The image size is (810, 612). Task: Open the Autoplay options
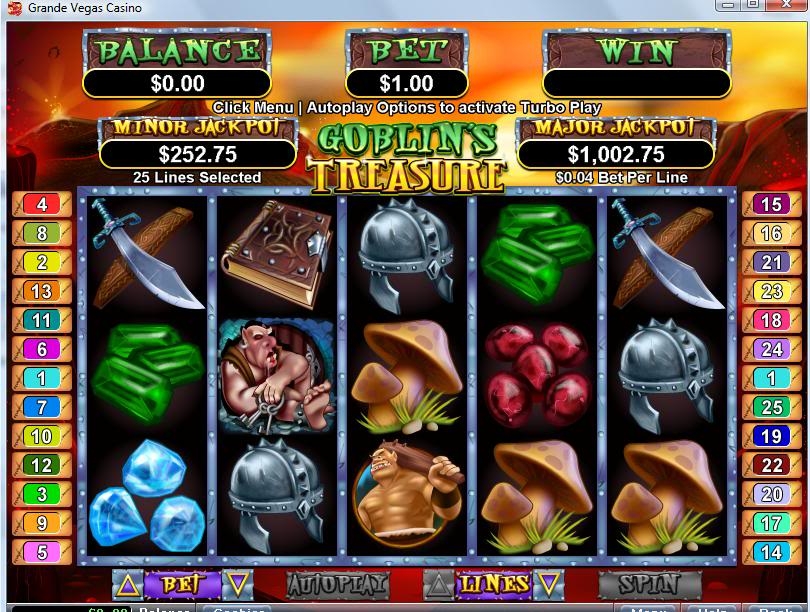pos(336,584)
